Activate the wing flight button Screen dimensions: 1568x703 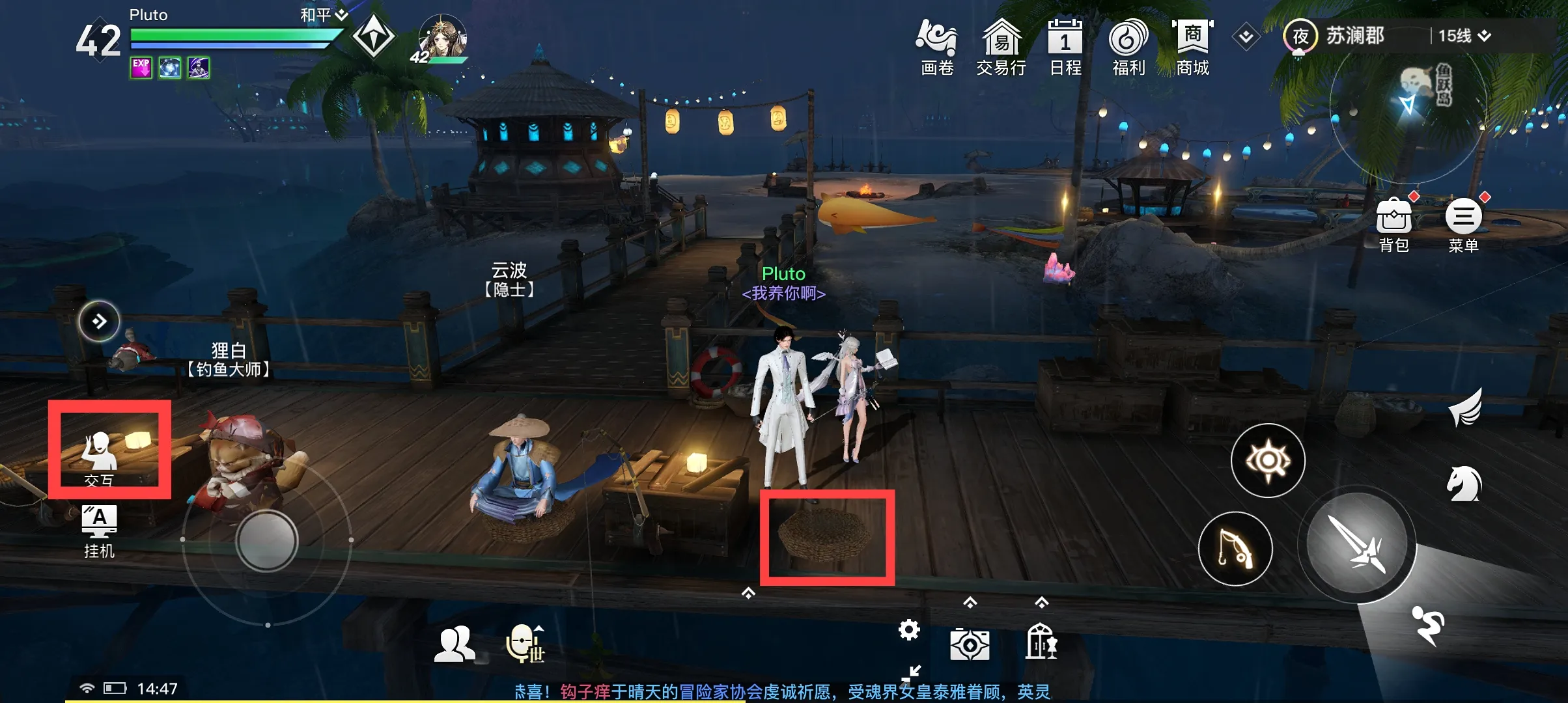point(1465,407)
